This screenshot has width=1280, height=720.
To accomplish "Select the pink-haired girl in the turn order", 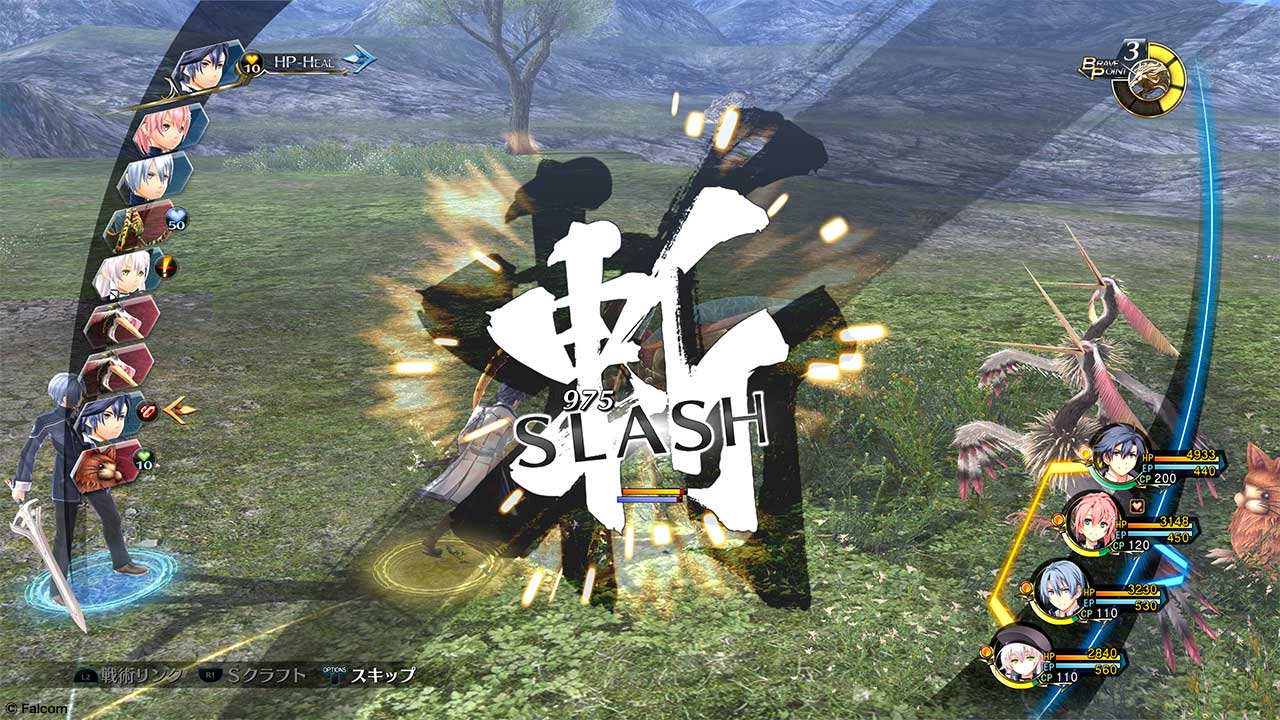I will 165,129.
